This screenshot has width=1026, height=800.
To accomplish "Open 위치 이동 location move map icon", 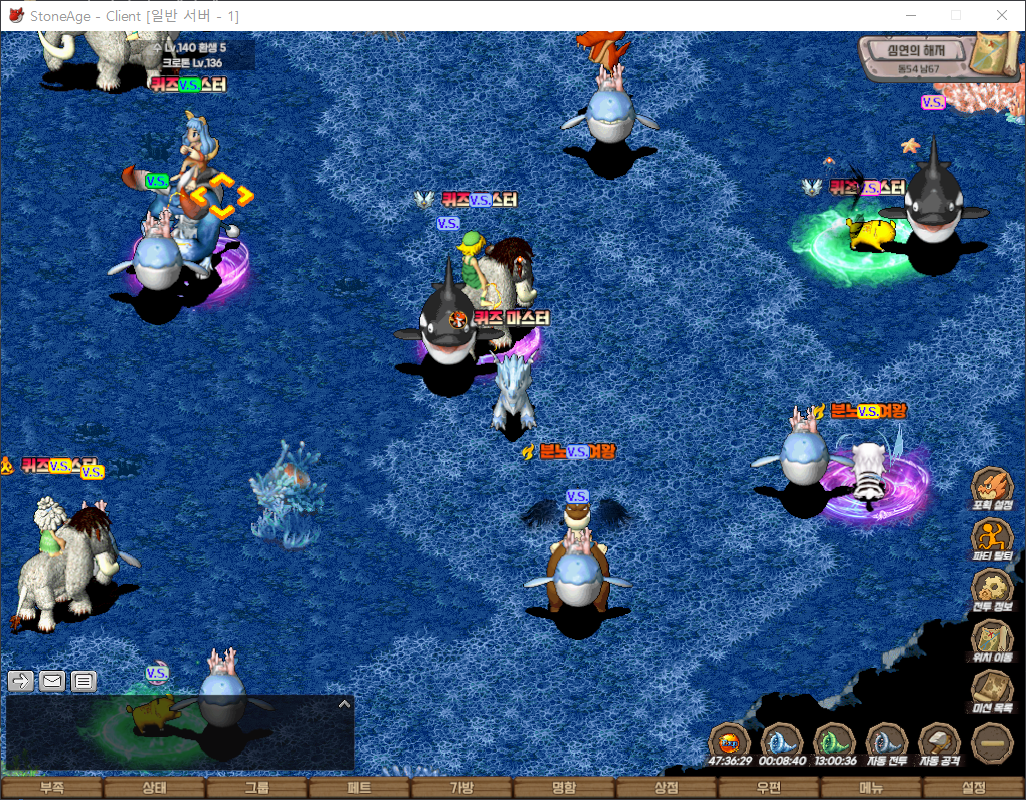I will [992, 639].
